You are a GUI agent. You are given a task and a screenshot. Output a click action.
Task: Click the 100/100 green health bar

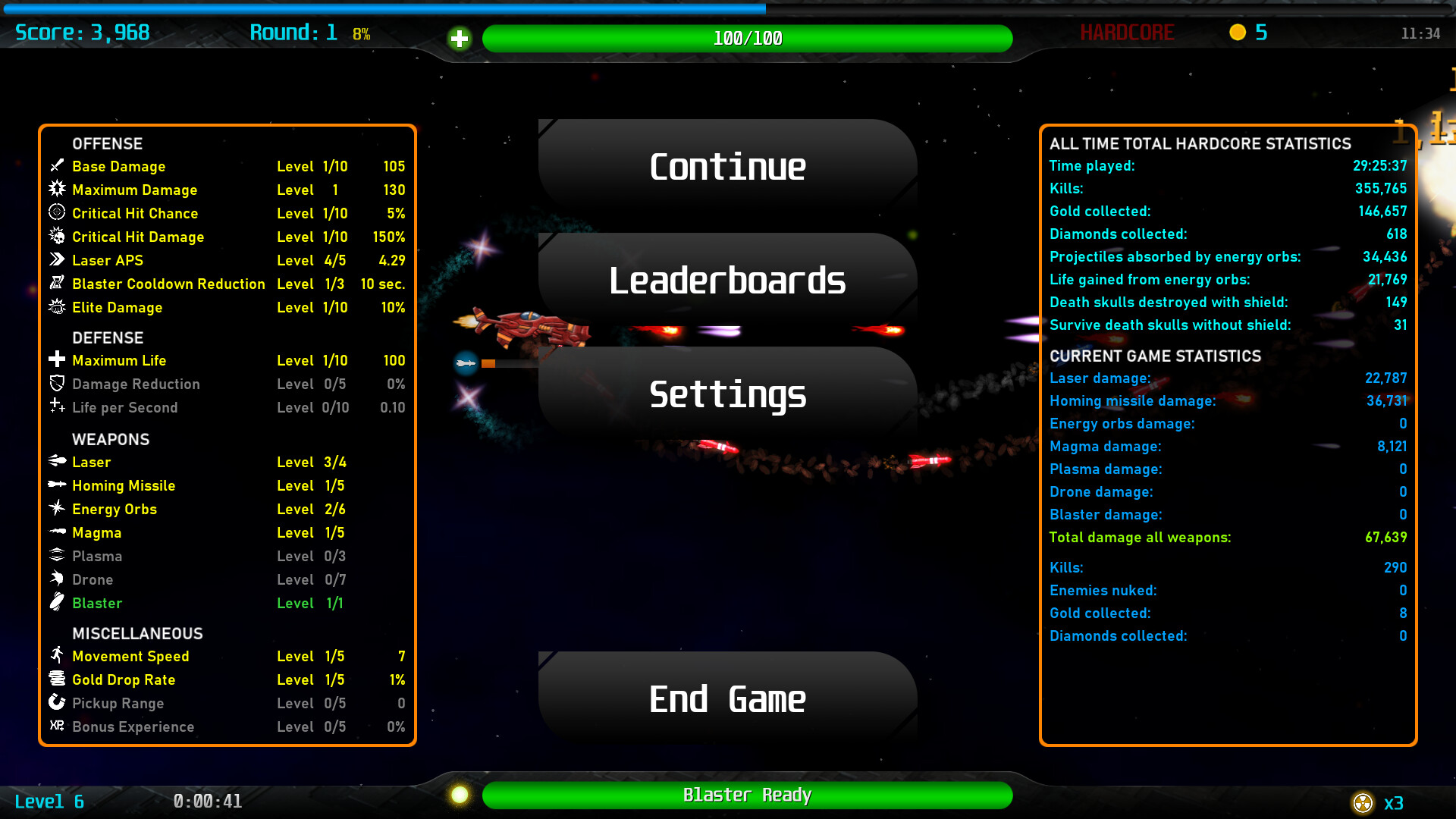tap(747, 38)
